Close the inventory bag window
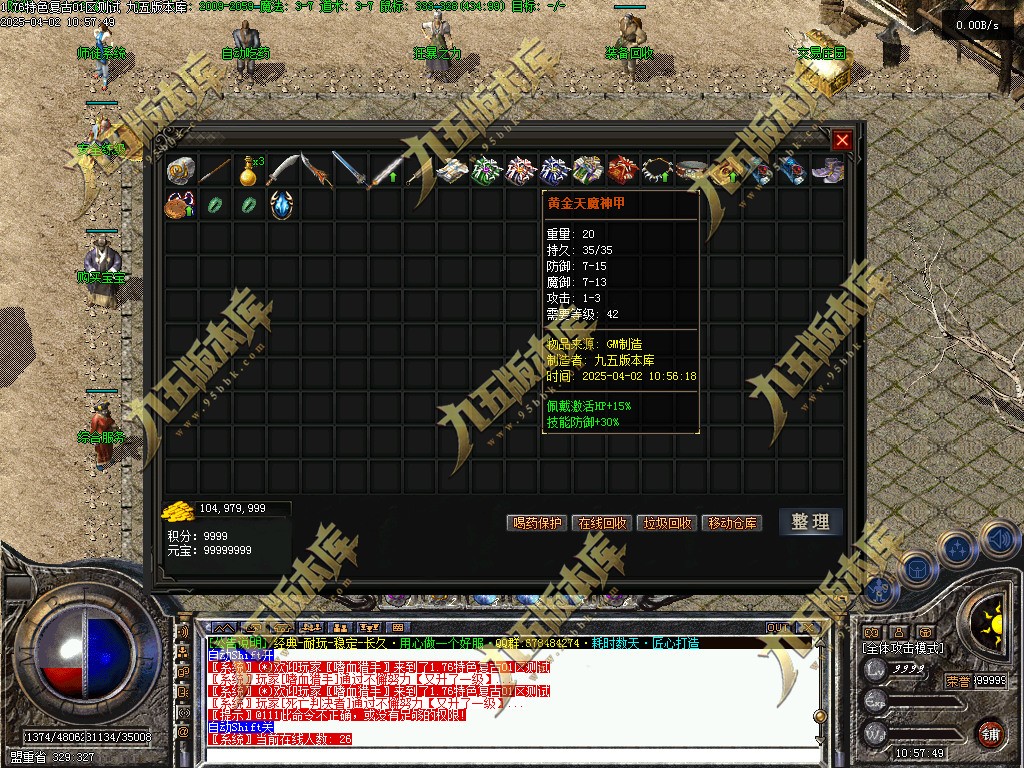Viewport: 1024px width, 768px height. (x=842, y=141)
